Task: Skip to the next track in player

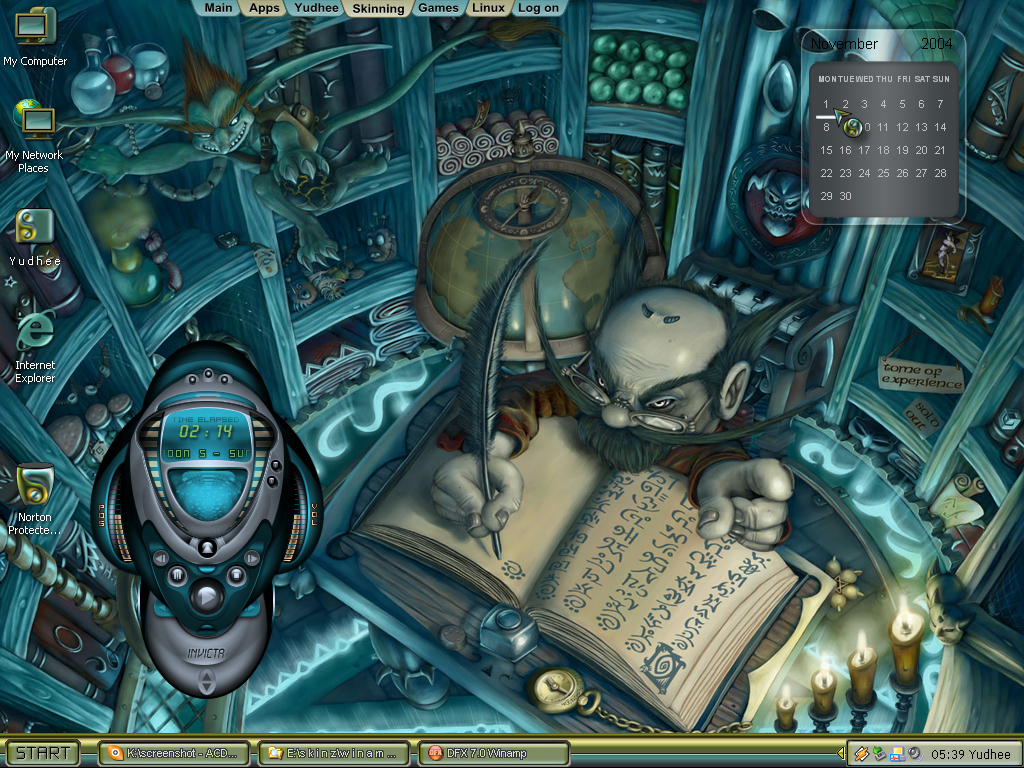Action: coord(253,556)
